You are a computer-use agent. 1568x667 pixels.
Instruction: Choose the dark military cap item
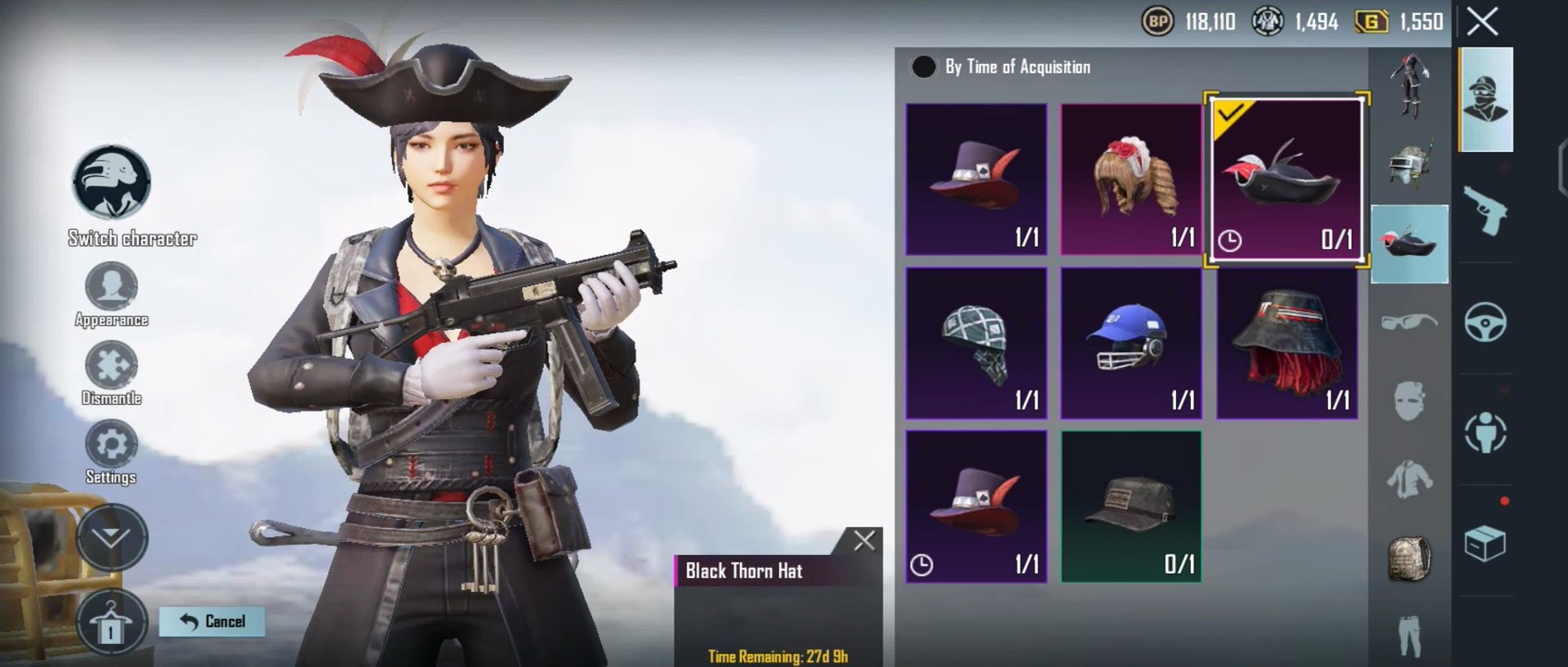(x=1131, y=507)
